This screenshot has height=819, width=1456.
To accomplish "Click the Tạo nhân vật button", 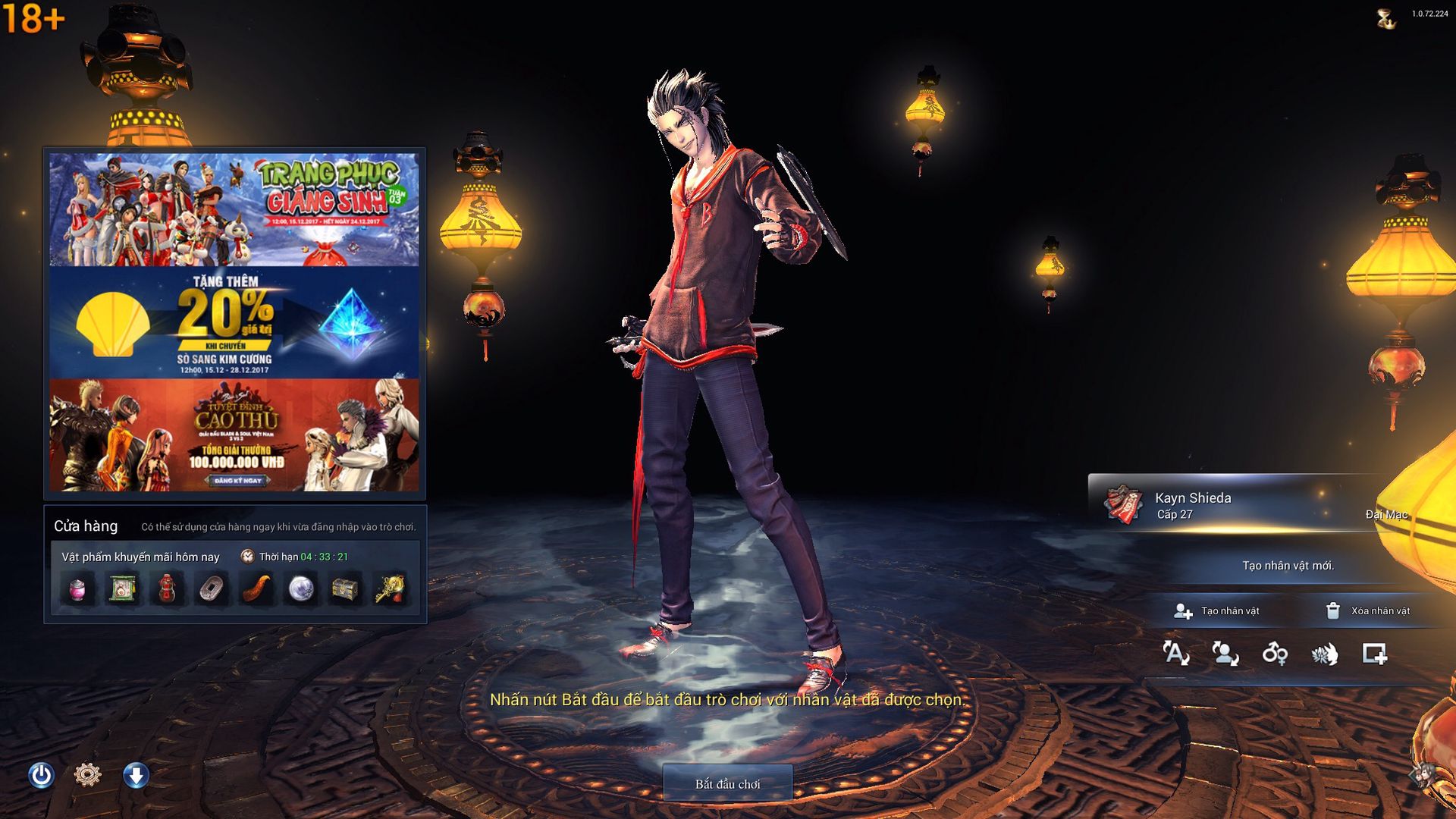I will [1216, 611].
